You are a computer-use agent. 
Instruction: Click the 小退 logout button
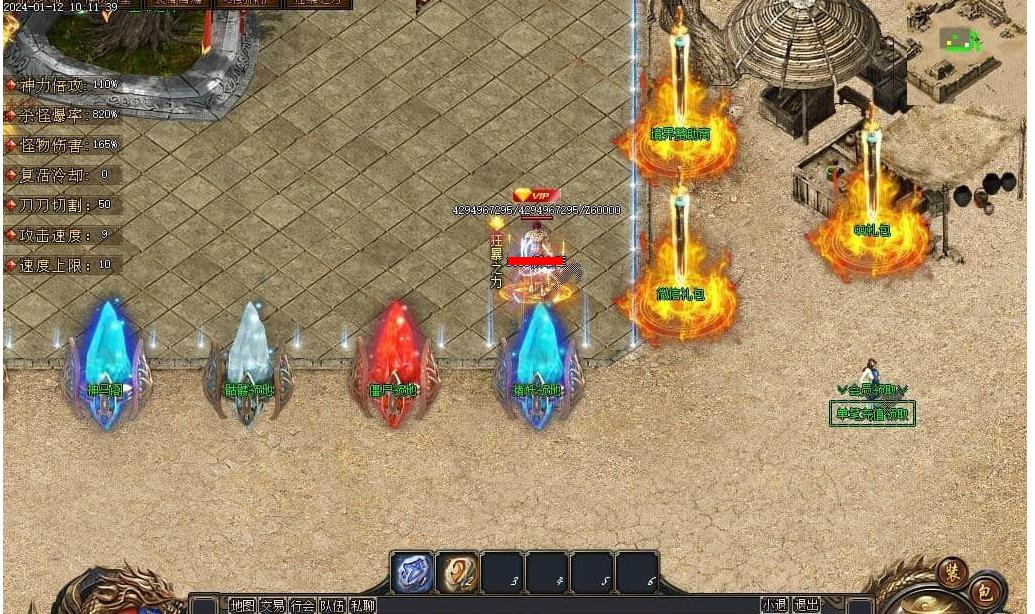click(773, 605)
